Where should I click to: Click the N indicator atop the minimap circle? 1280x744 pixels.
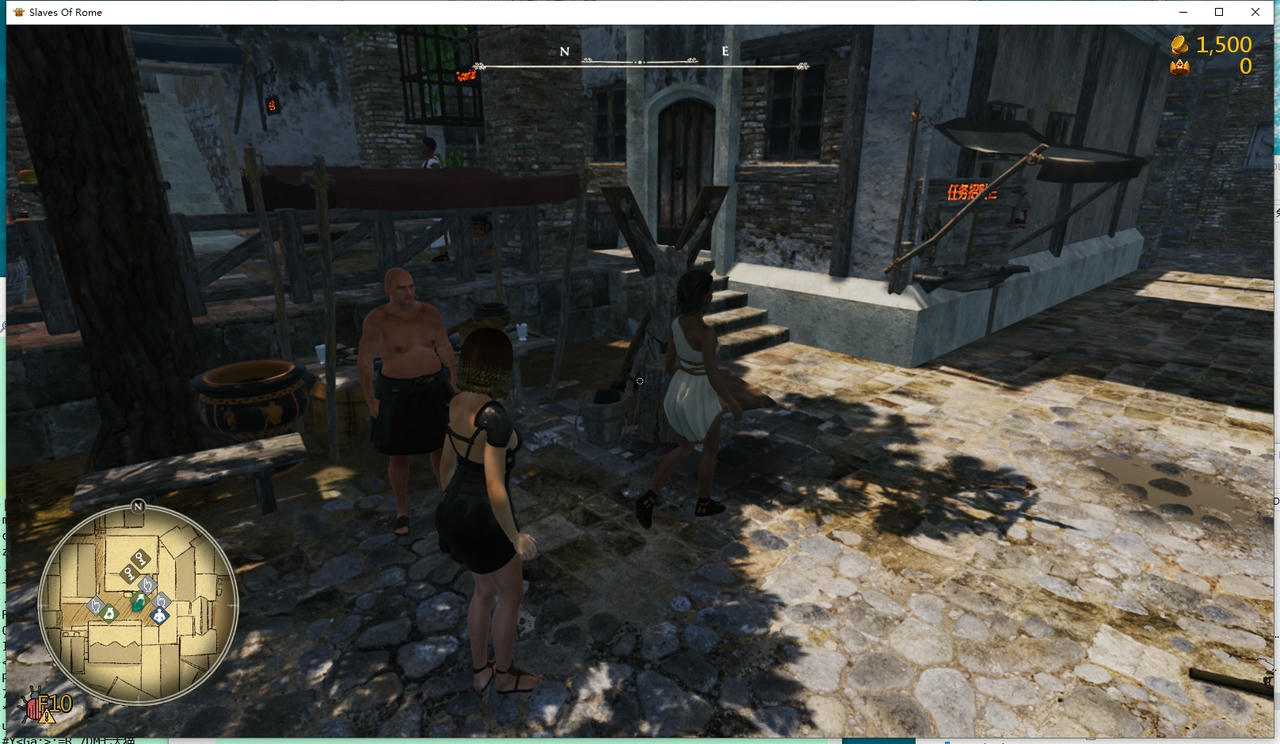tap(137, 507)
